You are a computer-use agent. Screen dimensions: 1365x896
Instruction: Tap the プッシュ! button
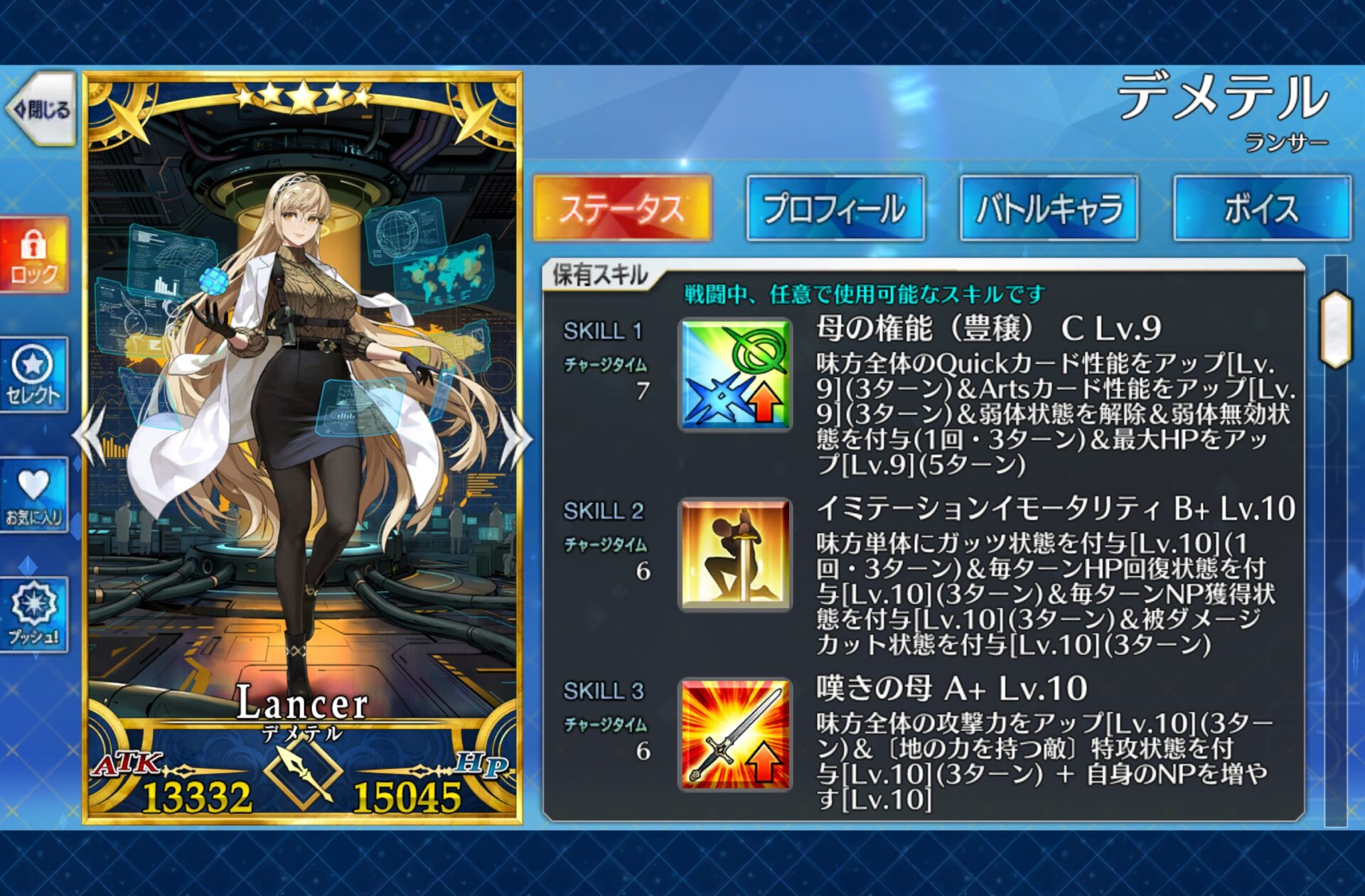[33, 614]
